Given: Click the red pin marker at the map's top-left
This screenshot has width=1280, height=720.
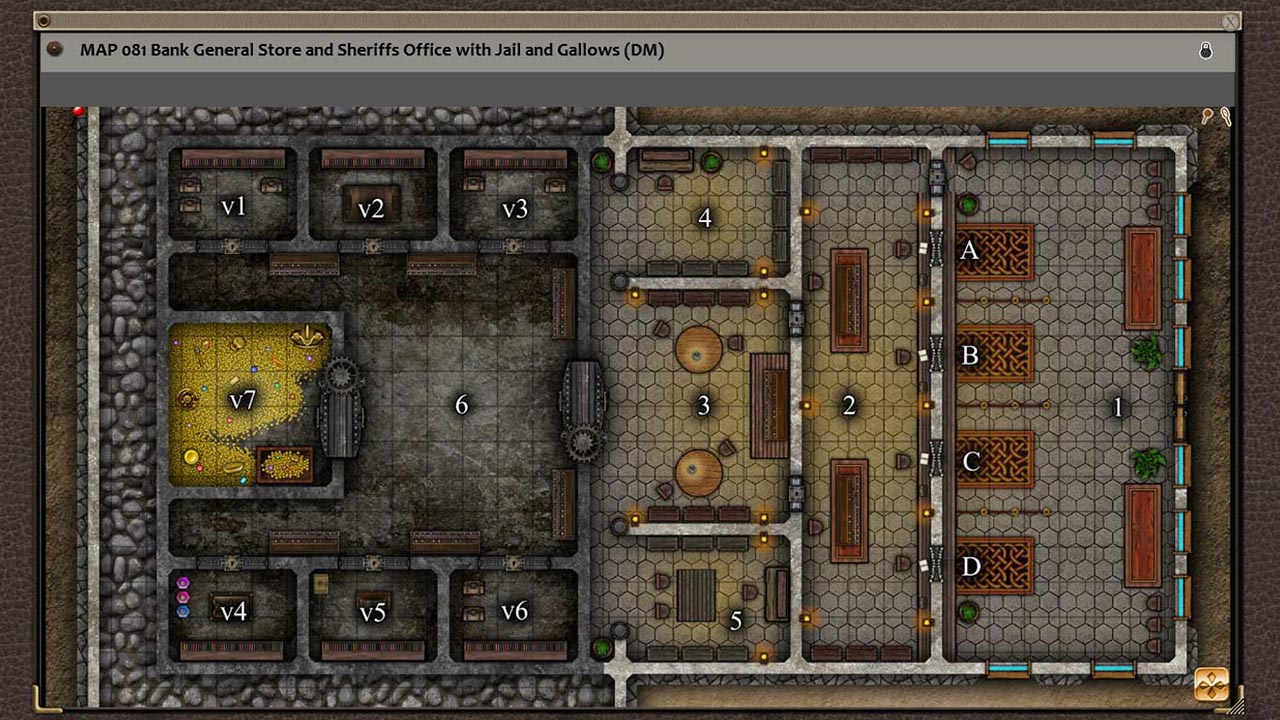Looking at the screenshot, I should (78, 112).
